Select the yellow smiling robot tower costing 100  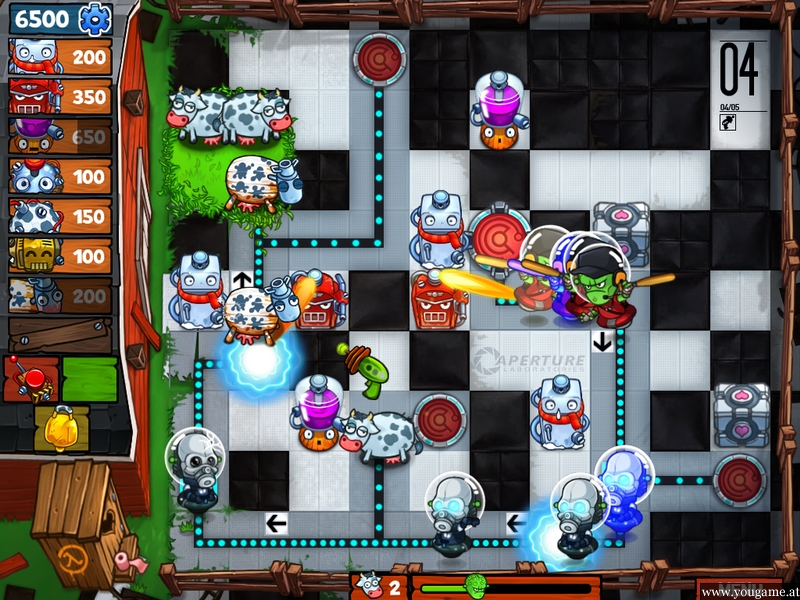[58, 255]
